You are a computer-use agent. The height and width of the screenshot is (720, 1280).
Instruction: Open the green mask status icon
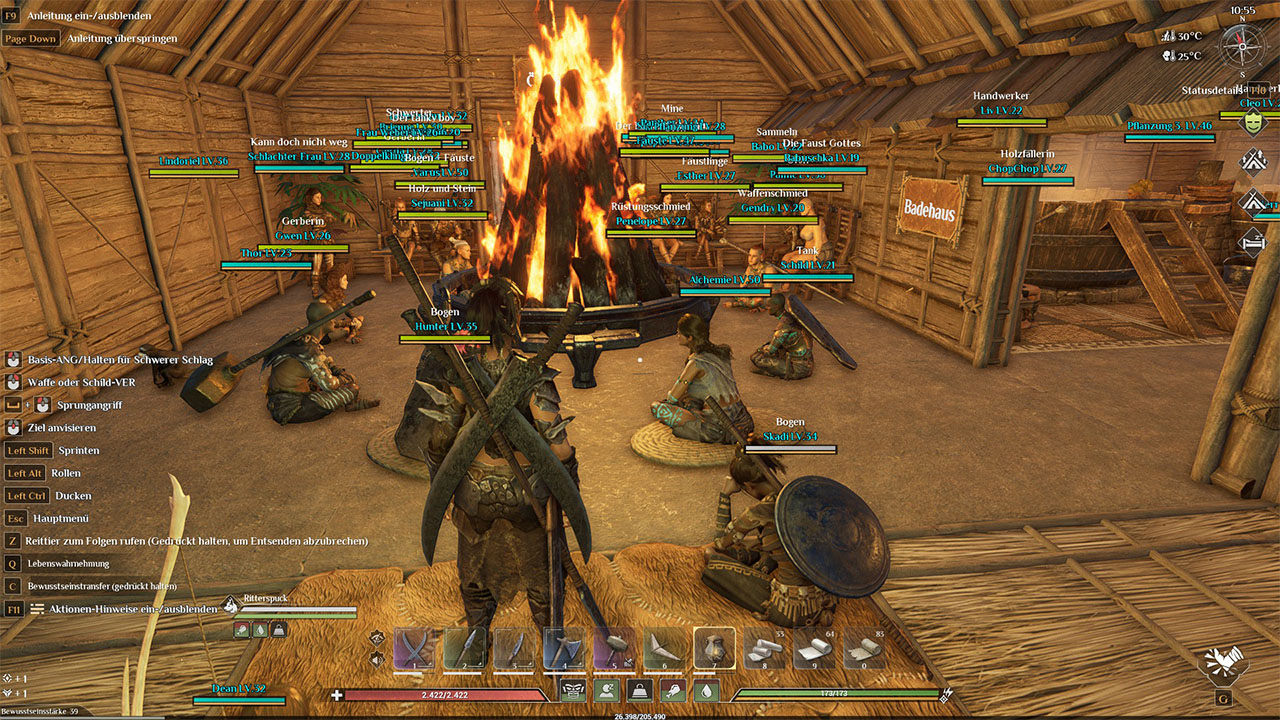[x=1252, y=122]
